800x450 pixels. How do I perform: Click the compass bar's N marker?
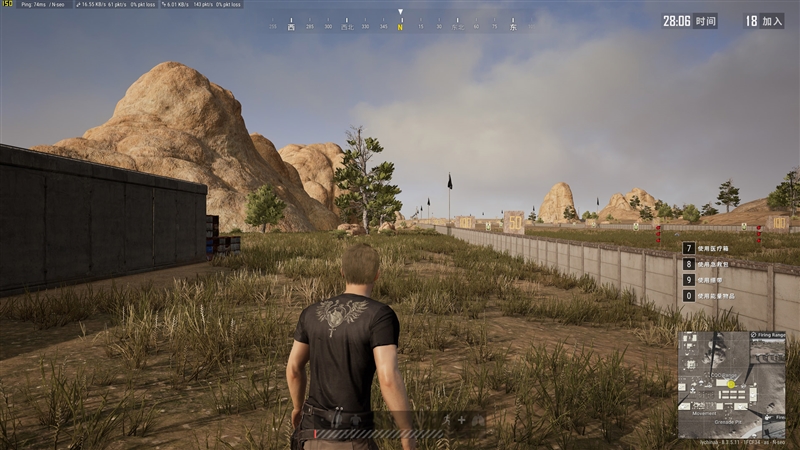[400, 27]
